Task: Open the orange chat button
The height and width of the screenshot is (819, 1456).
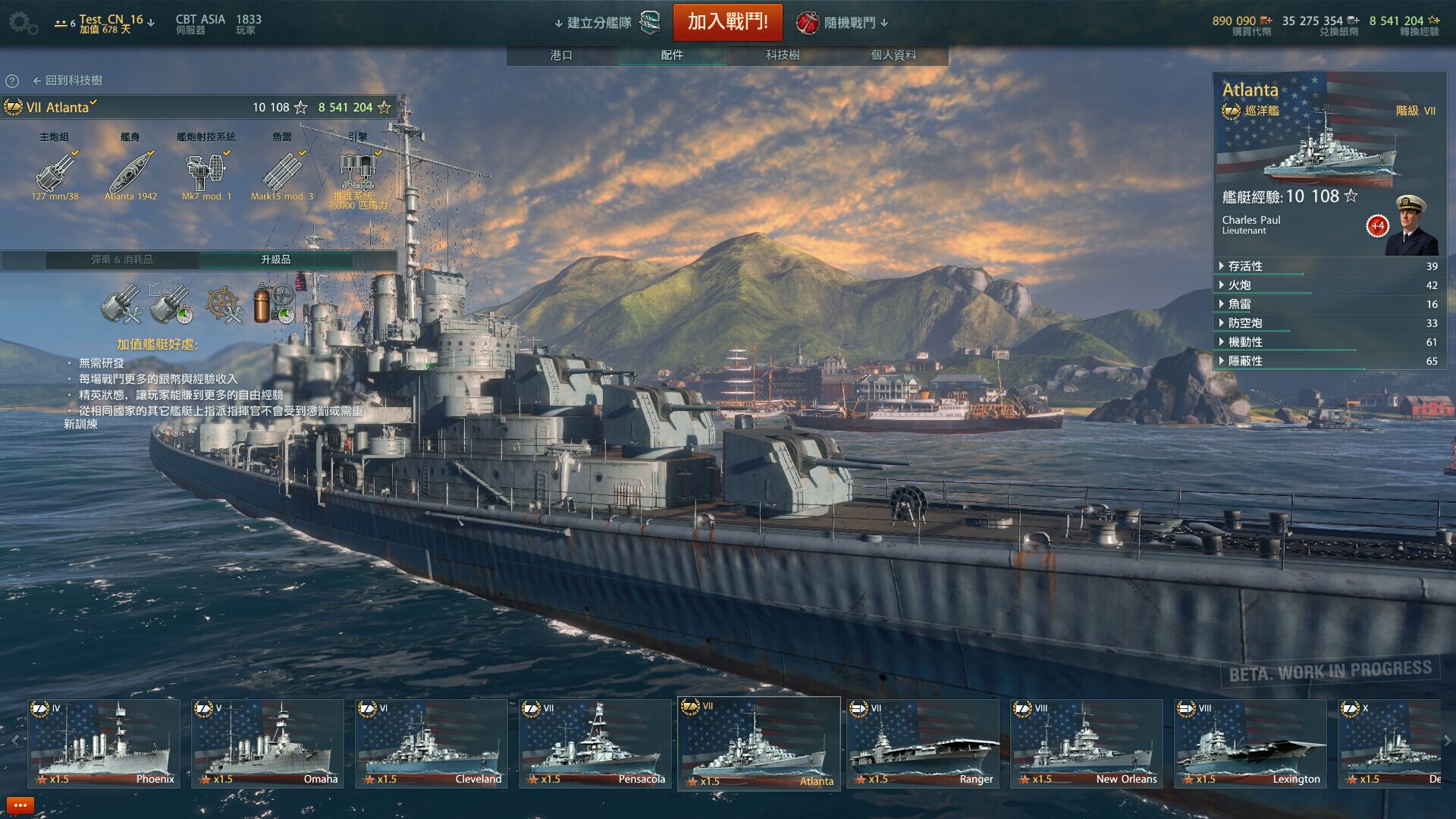Action: 20,805
